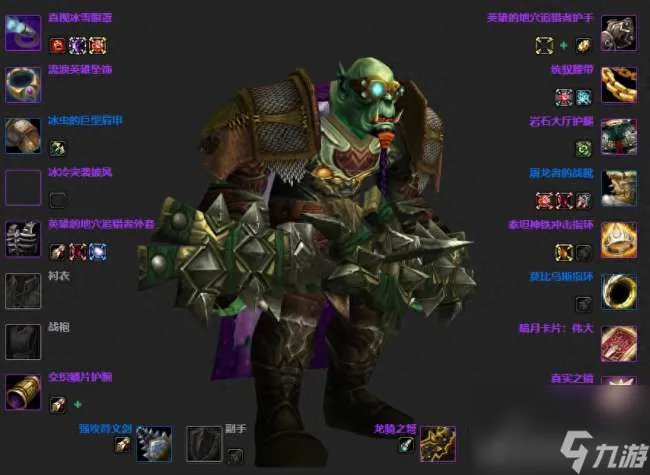Click the 冰虫的巨型肩甲 shoulder armor slot
Image resolution: width=650 pixels, height=475 pixels.
22,135
